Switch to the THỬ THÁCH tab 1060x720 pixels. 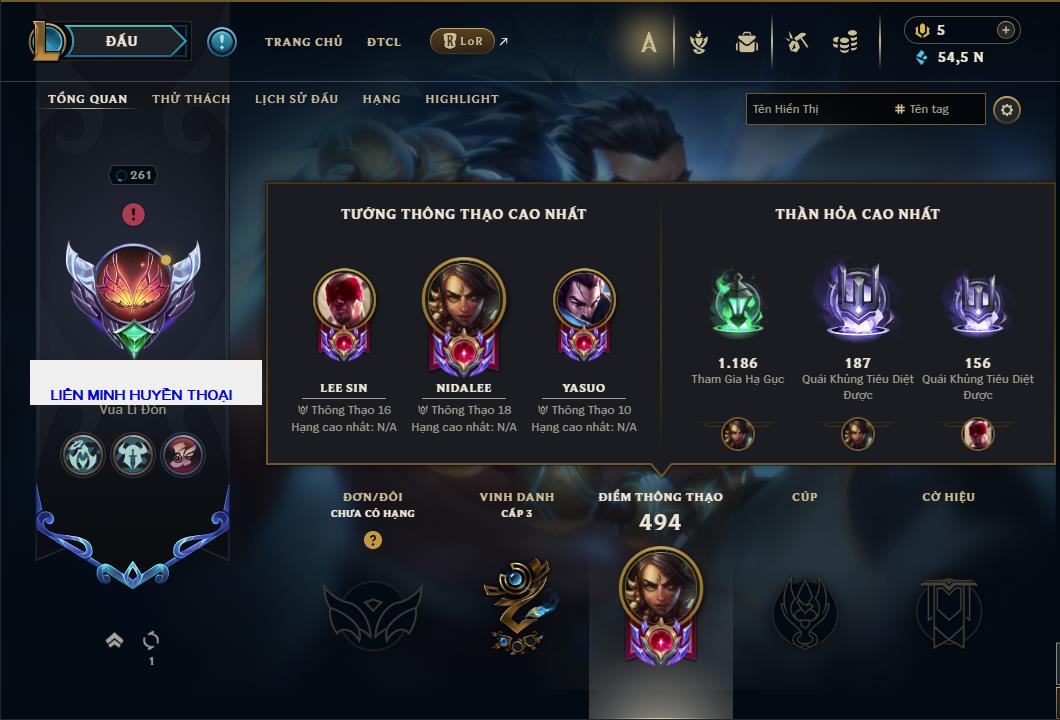[x=191, y=99]
